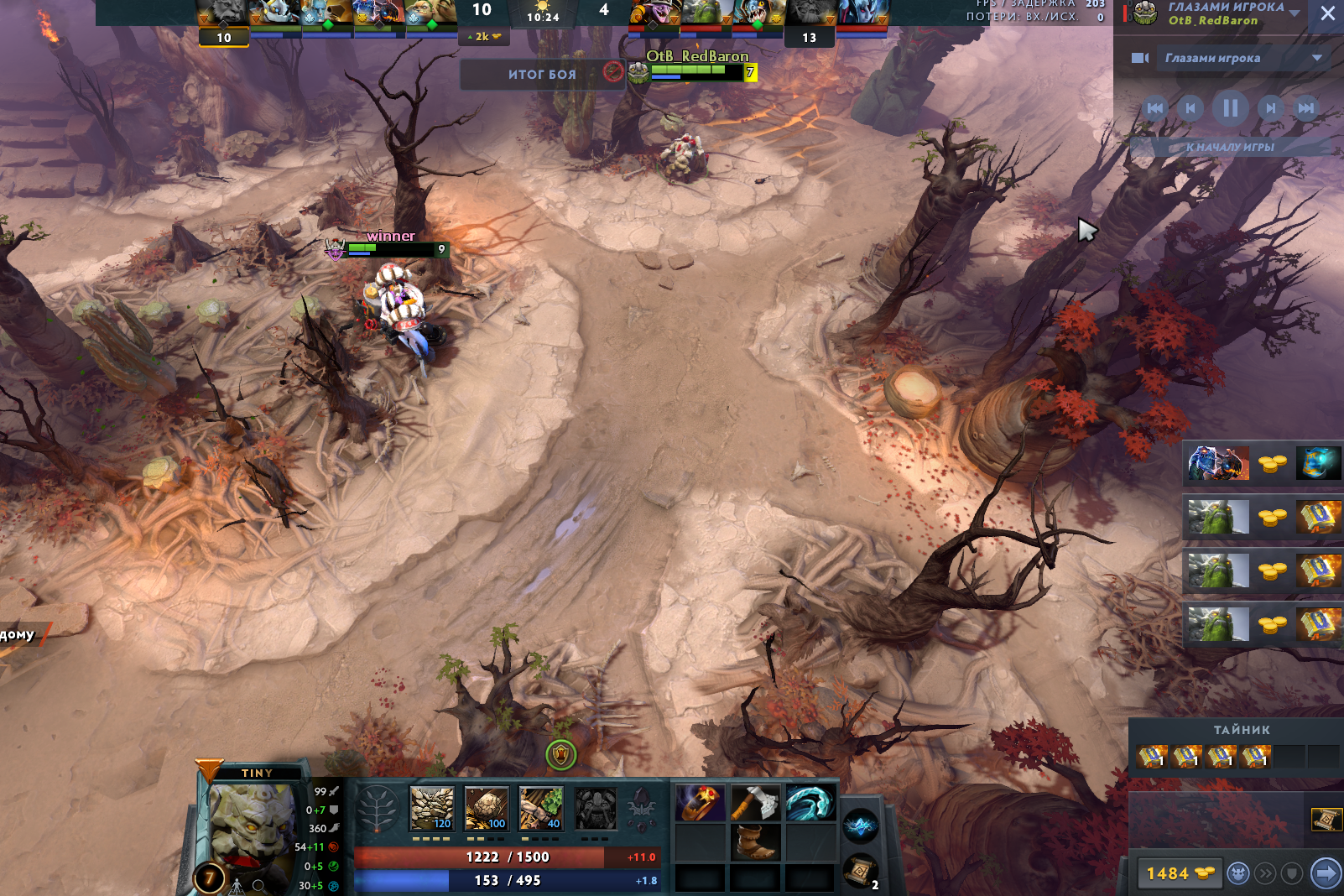The width and height of the screenshot is (1344, 896).
Task: Use the Town Portal Scroll slot
Action: click(x=860, y=872)
